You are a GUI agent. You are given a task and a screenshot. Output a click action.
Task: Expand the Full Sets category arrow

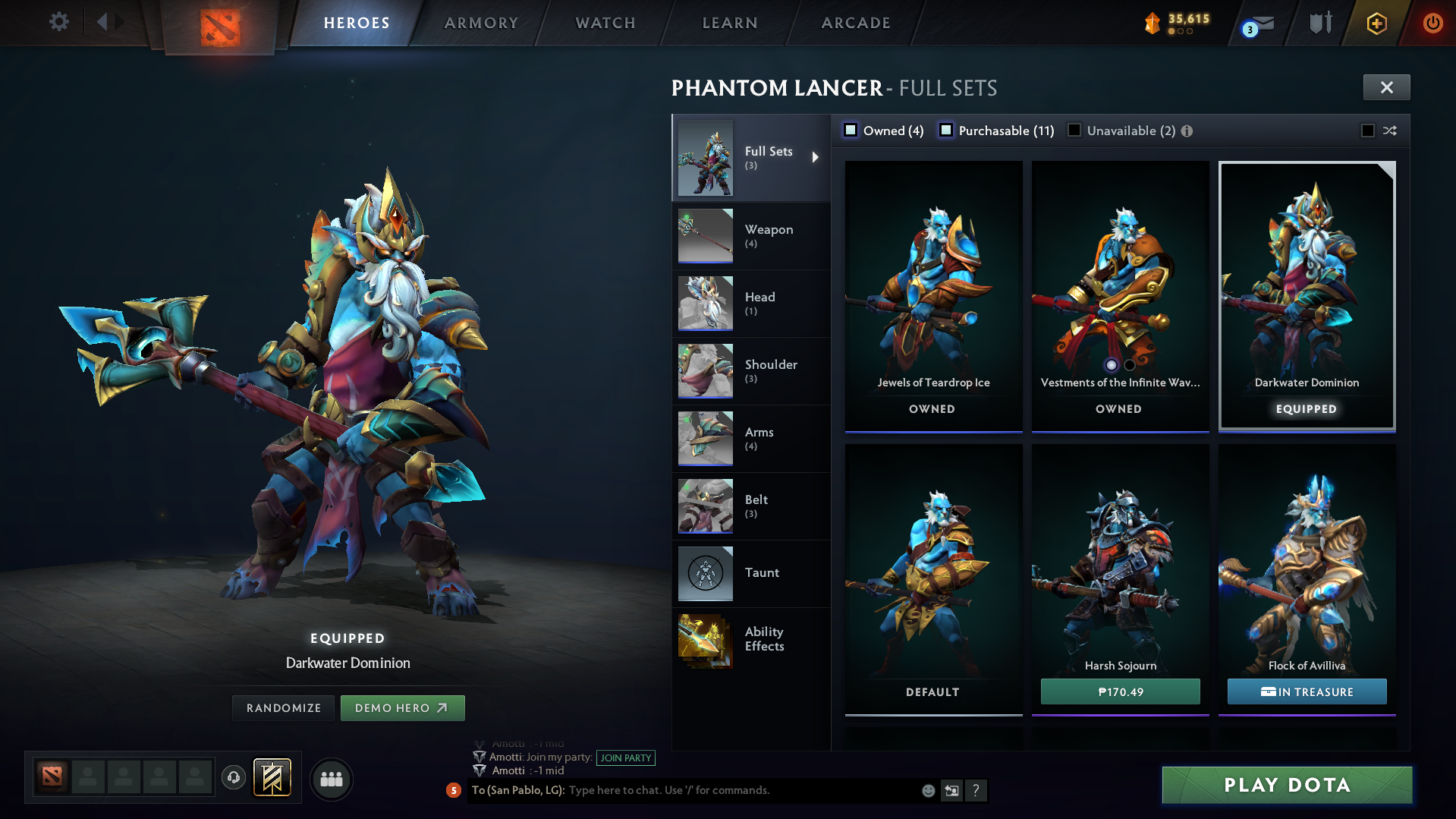pos(817,157)
